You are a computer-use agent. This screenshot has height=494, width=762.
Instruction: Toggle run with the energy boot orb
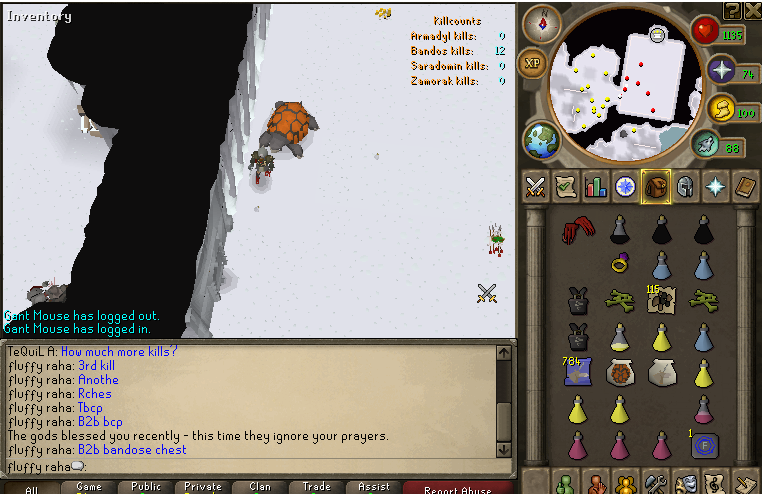point(705,145)
